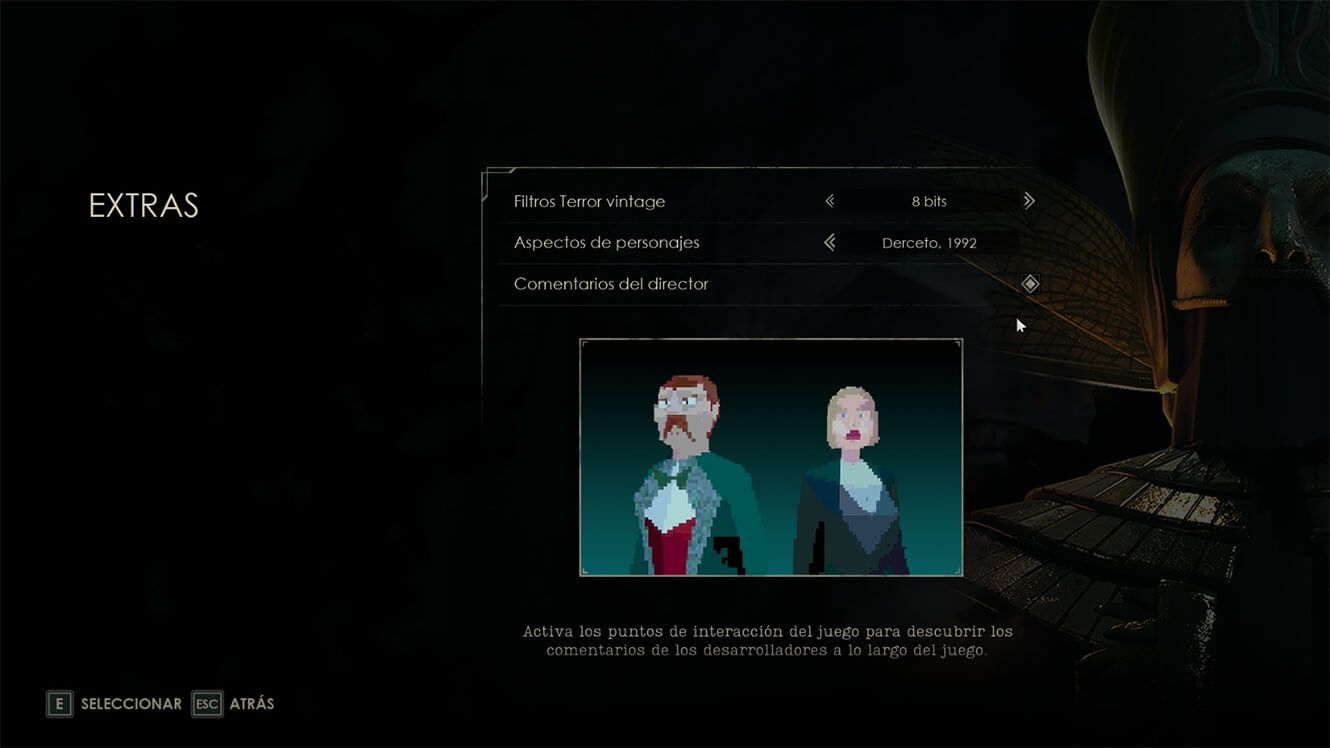Click the left chevron beside "8 bits"
The height and width of the screenshot is (748, 1330).
click(830, 200)
